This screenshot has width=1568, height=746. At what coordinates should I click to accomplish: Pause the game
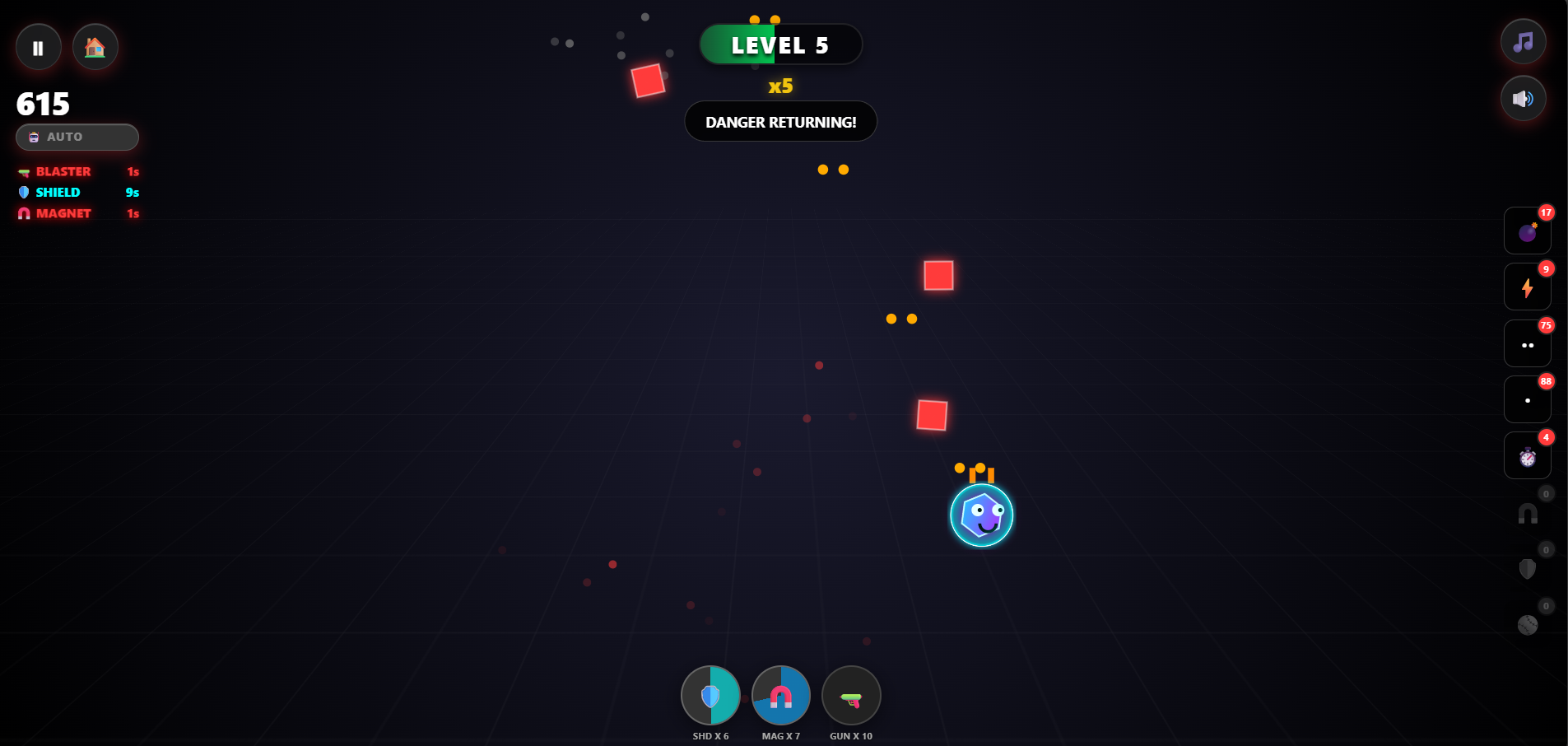pyautogui.click(x=38, y=47)
